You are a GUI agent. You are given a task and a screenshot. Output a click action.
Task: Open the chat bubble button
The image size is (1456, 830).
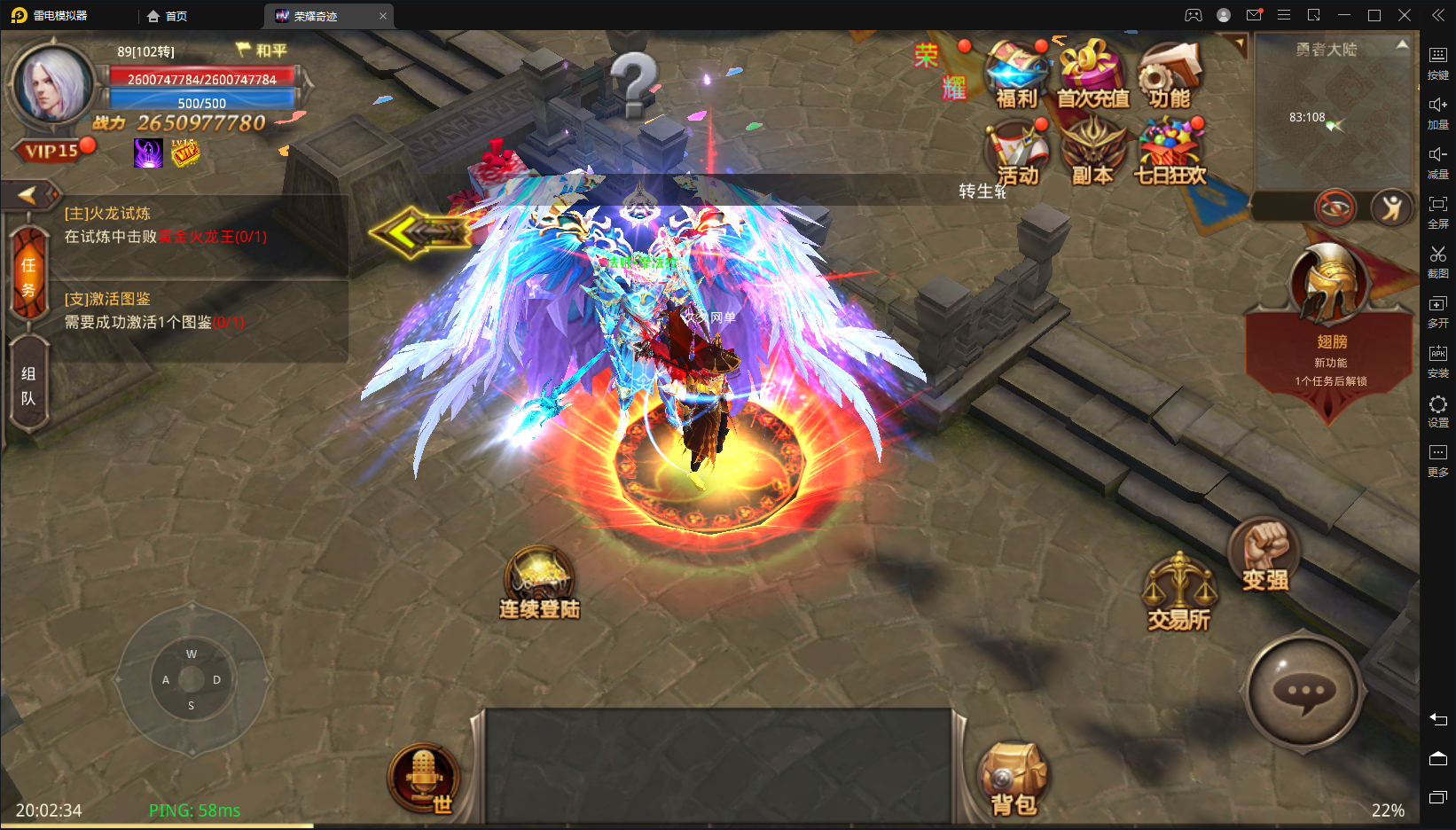1304,692
